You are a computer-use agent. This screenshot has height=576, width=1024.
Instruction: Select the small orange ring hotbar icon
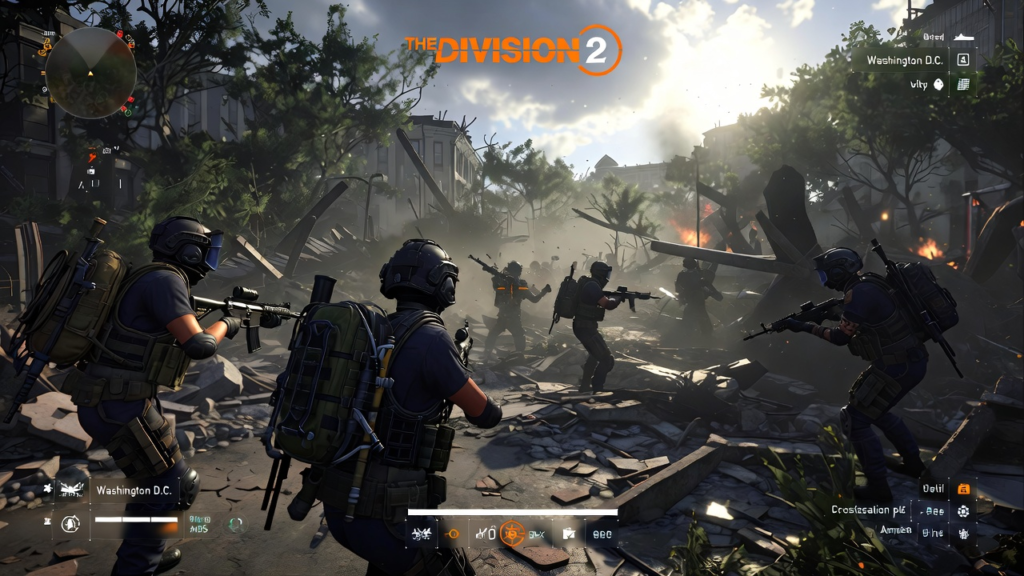click(x=452, y=534)
